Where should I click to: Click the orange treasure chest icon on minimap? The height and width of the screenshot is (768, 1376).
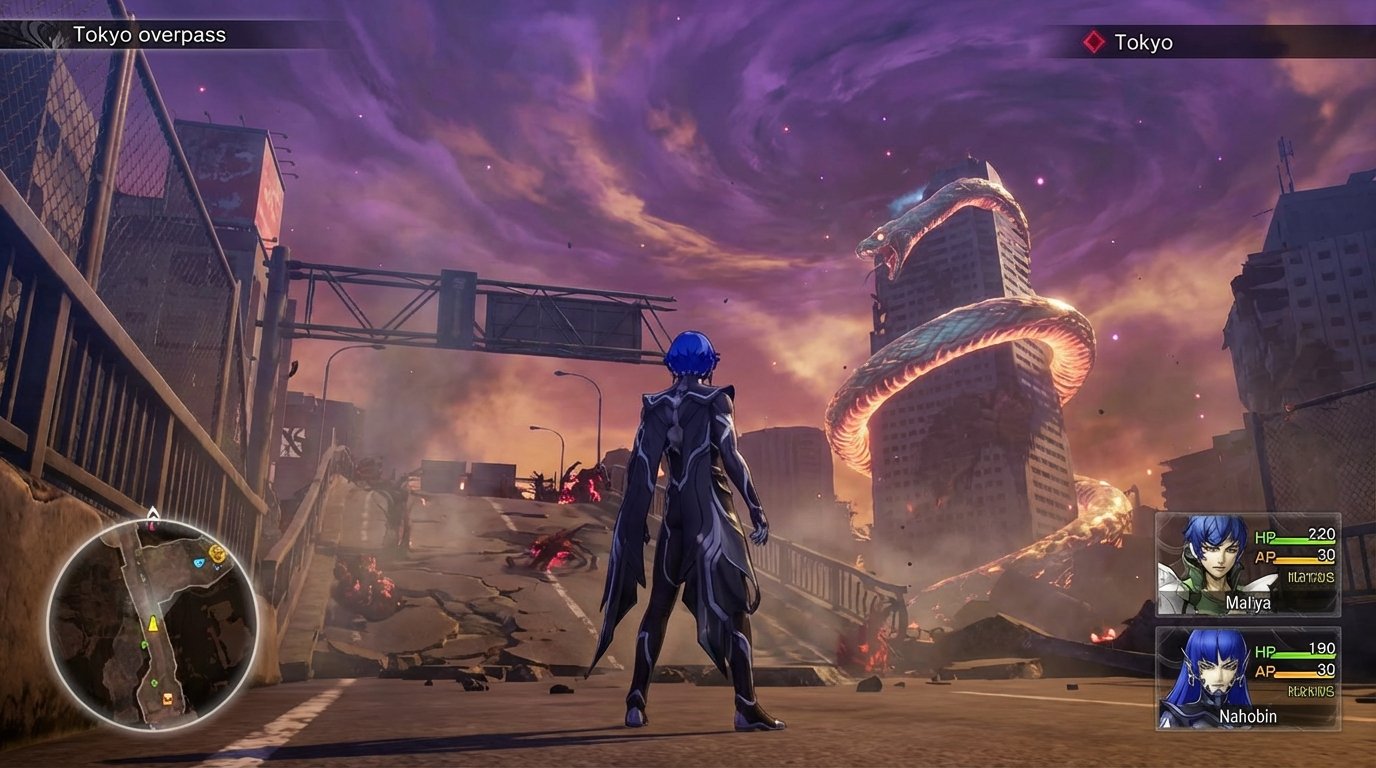point(168,698)
